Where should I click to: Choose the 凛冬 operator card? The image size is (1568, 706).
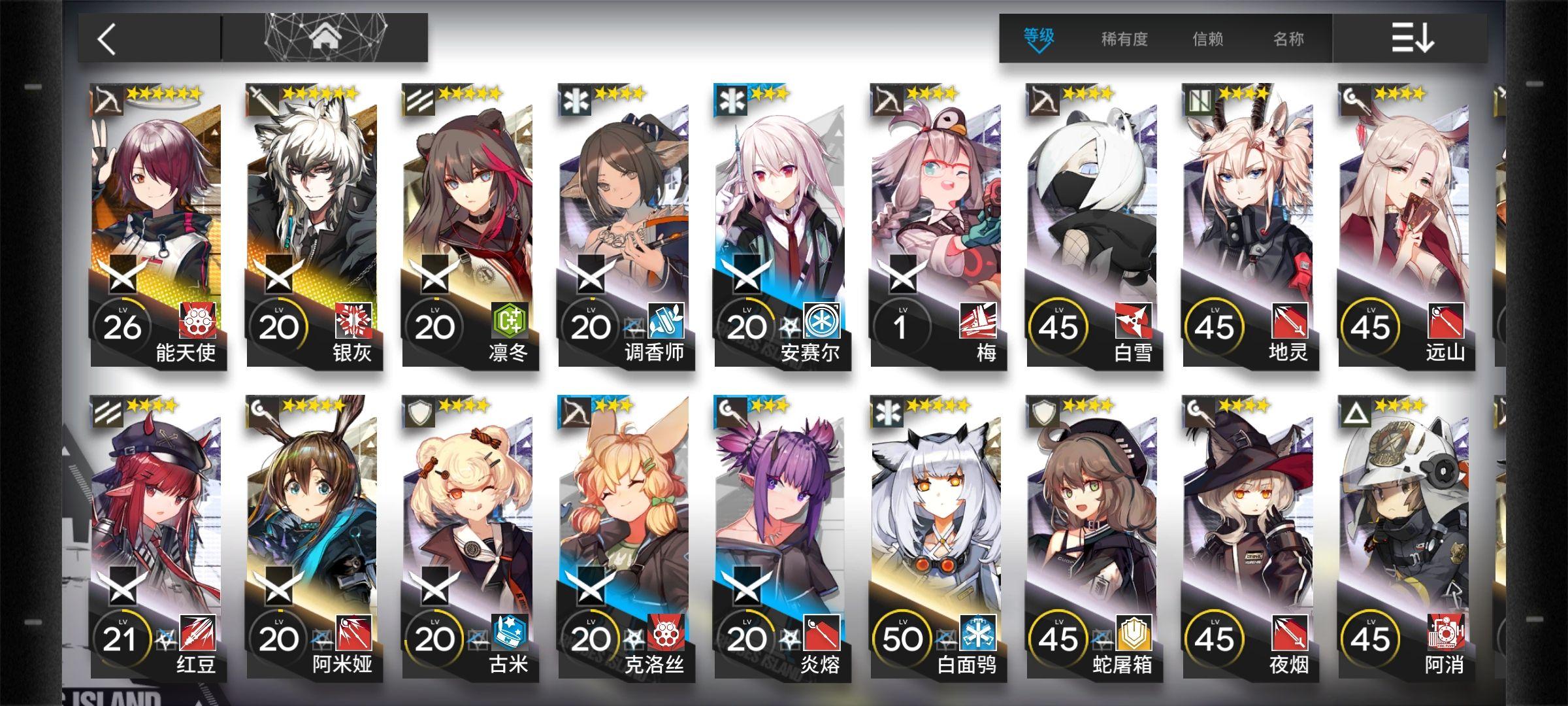[x=469, y=226]
